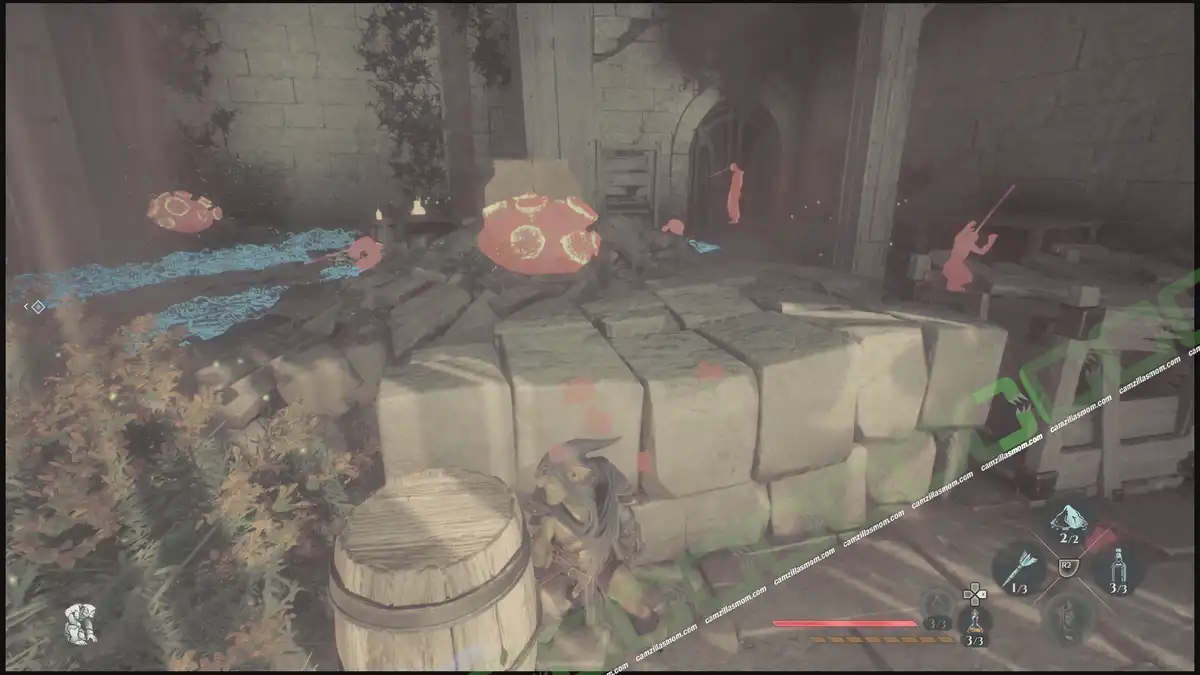The width and height of the screenshot is (1200, 675).
Task: Click the crouching goblin stance icon
Action: point(80,623)
